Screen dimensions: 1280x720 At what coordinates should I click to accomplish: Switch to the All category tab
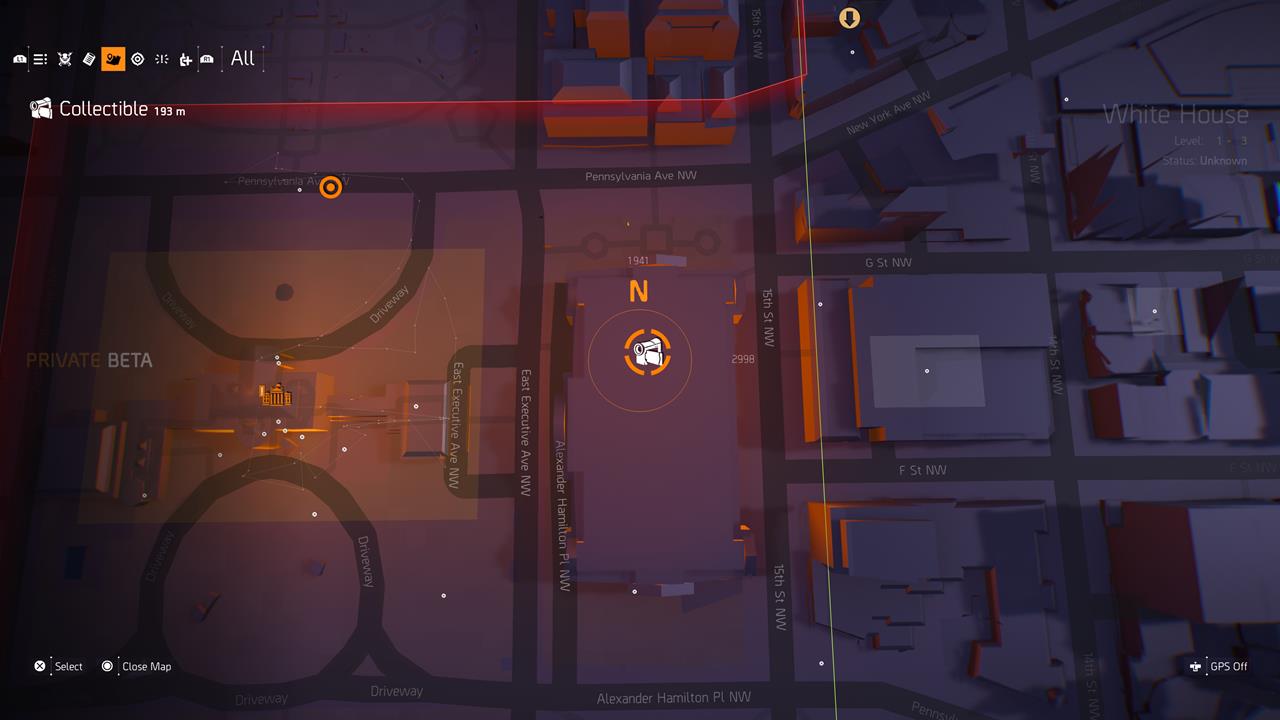click(x=242, y=58)
